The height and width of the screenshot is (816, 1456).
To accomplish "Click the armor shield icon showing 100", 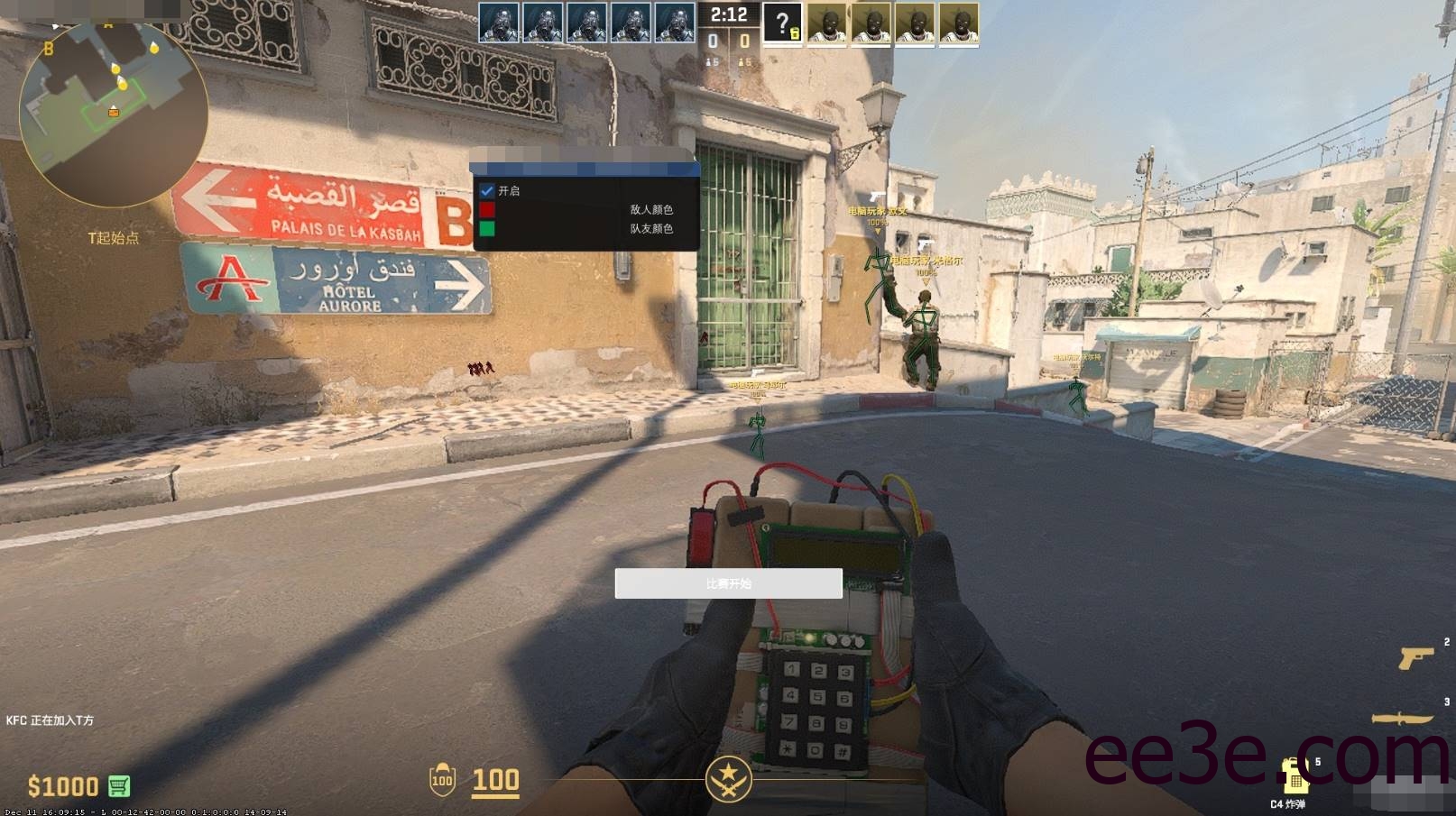I will click(442, 778).
